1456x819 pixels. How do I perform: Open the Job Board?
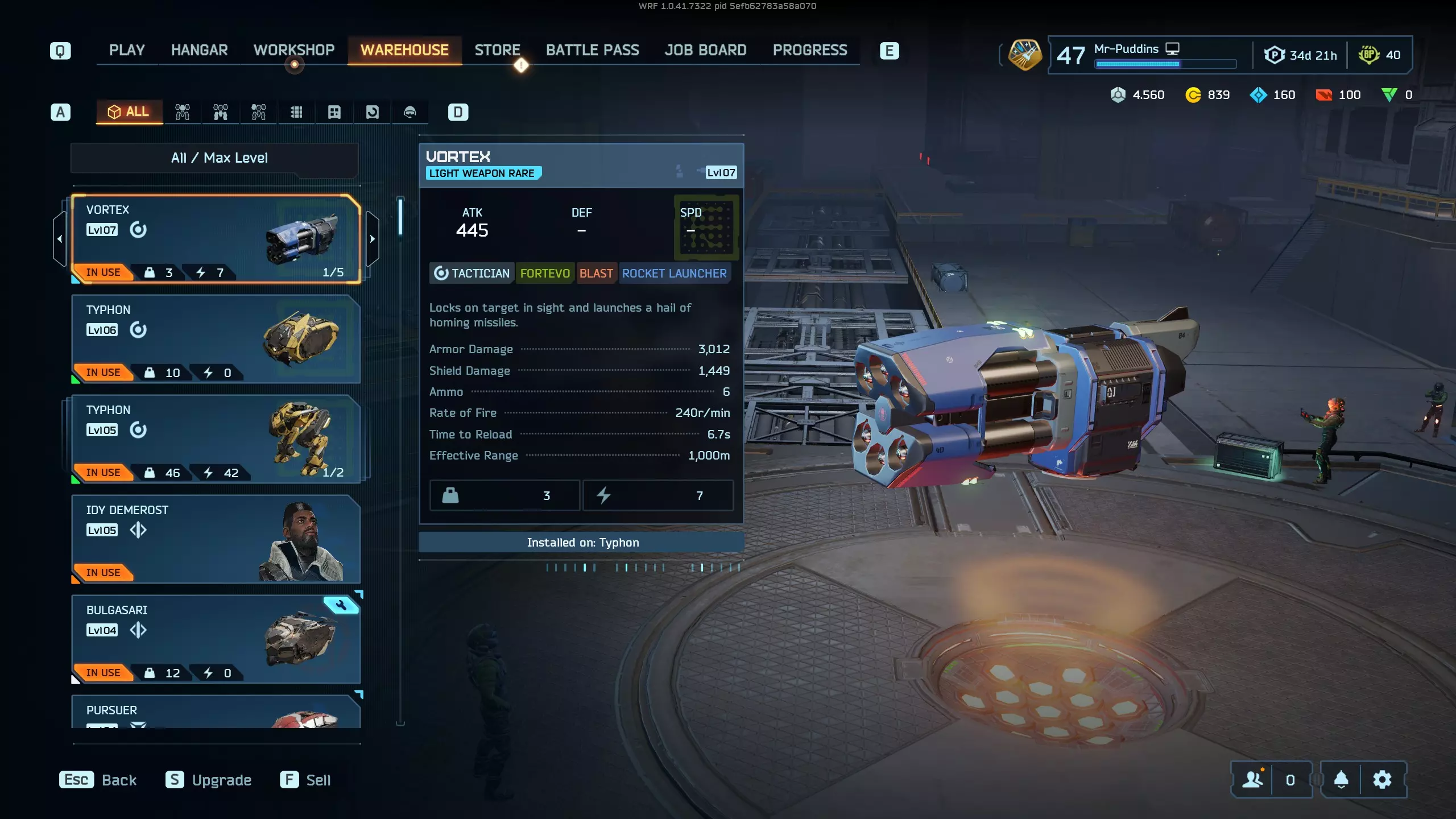pyautogui.click(x=705, y=50)
